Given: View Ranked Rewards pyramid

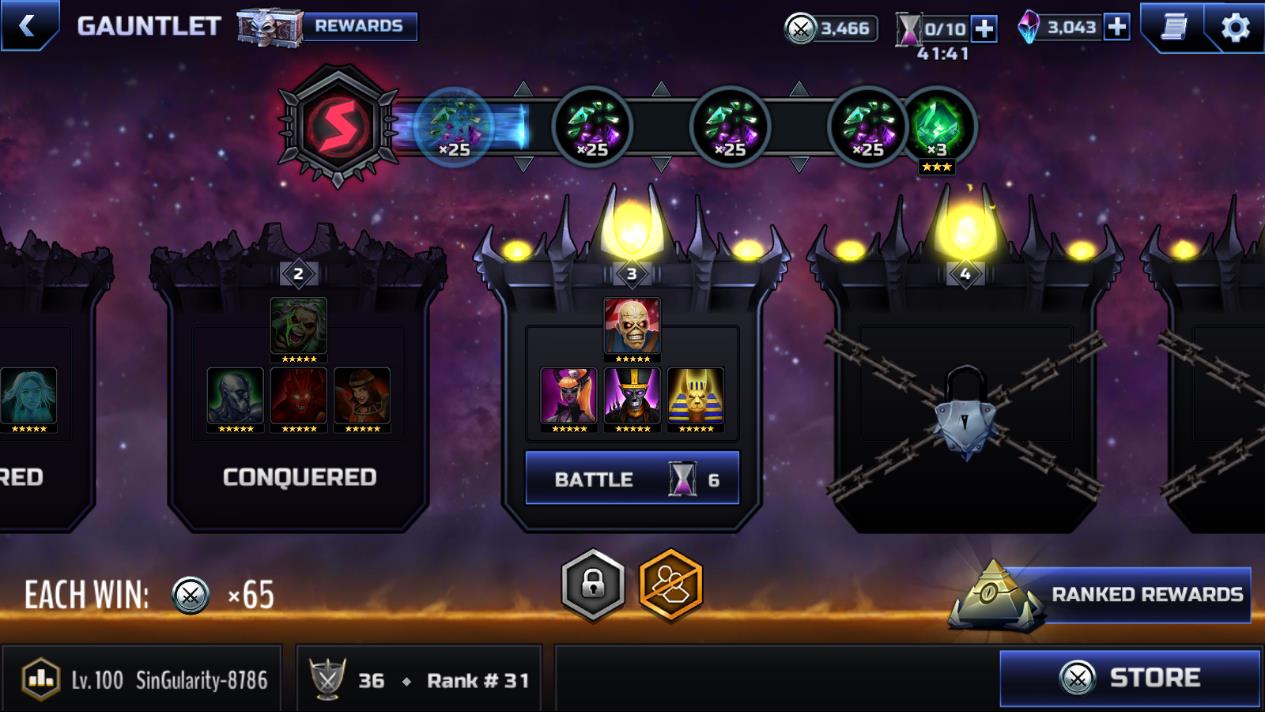Looking at the screenshot, I should (x=1100, y=595).
